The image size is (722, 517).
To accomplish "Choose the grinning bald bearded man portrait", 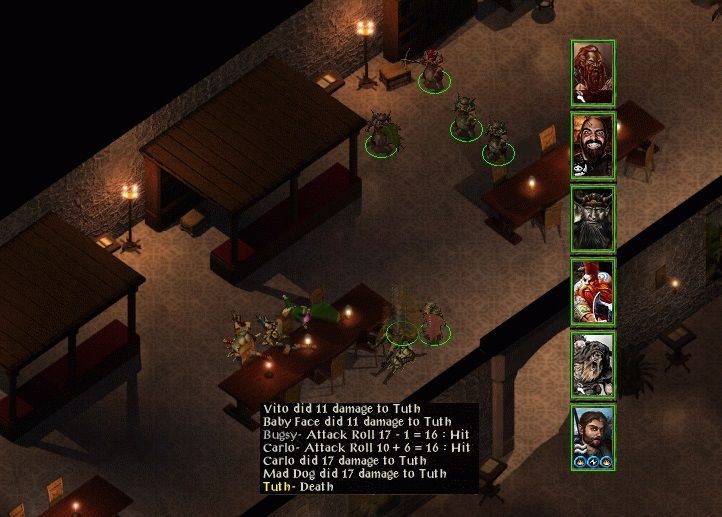I will pyautogui.click(x=593, y=146).
